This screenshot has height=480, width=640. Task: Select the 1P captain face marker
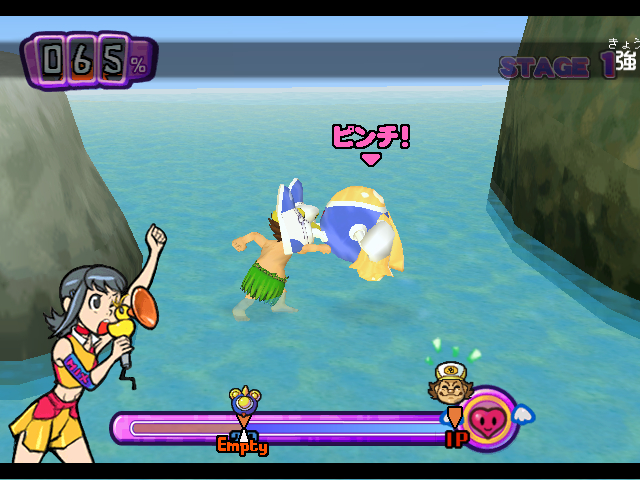(451, 382)
